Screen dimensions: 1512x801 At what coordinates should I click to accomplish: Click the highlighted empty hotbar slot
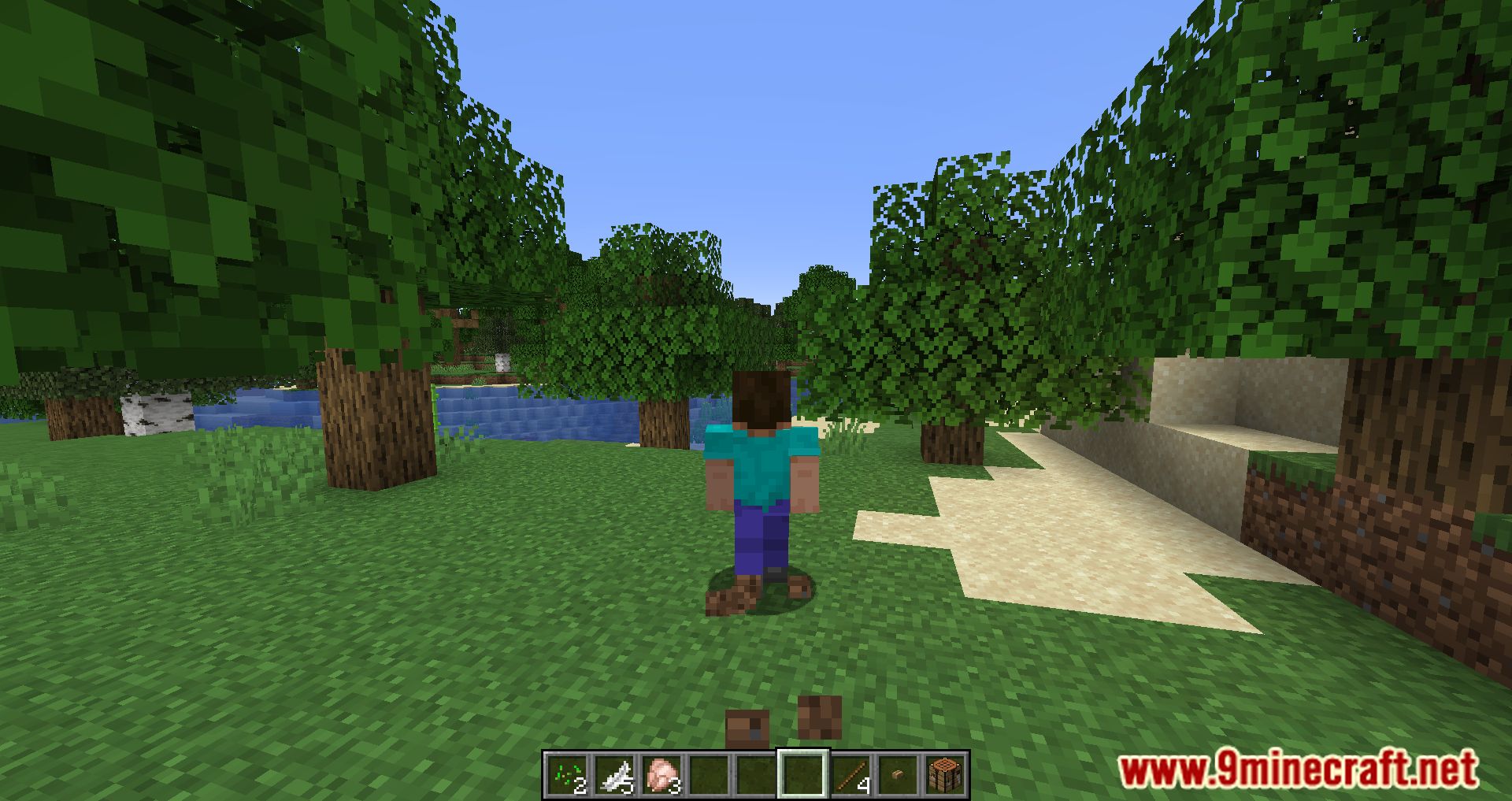pyautogui.click(x=803, y=774)
